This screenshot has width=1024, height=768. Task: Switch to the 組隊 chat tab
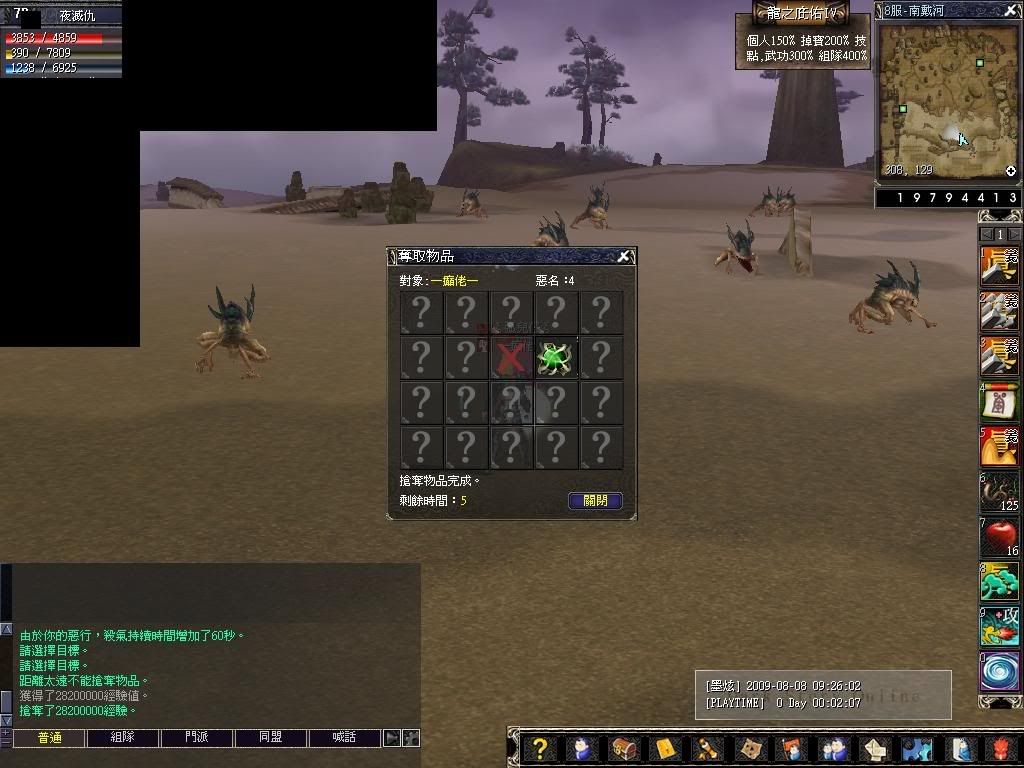pos(122,738)
